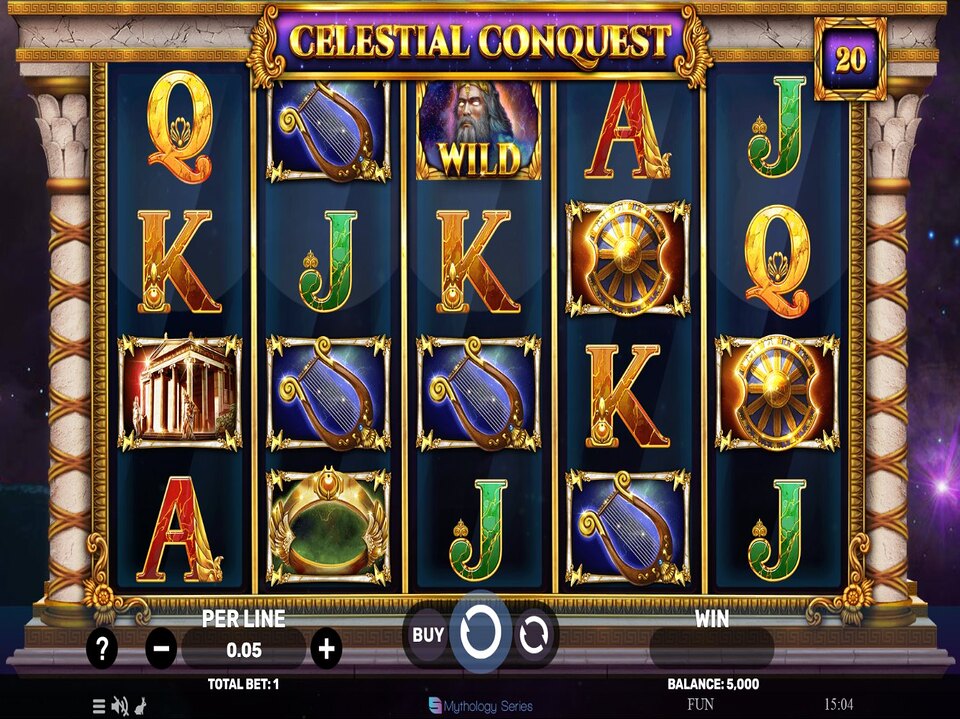Activate the autoplay arrows button
This screenshot has width=960, height=719.
534,634
